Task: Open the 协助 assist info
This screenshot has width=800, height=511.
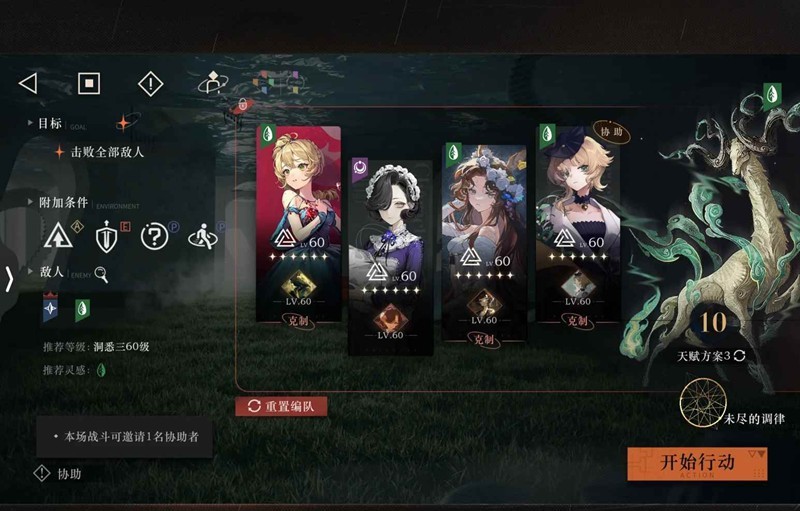Action: (x=58, y=474)
